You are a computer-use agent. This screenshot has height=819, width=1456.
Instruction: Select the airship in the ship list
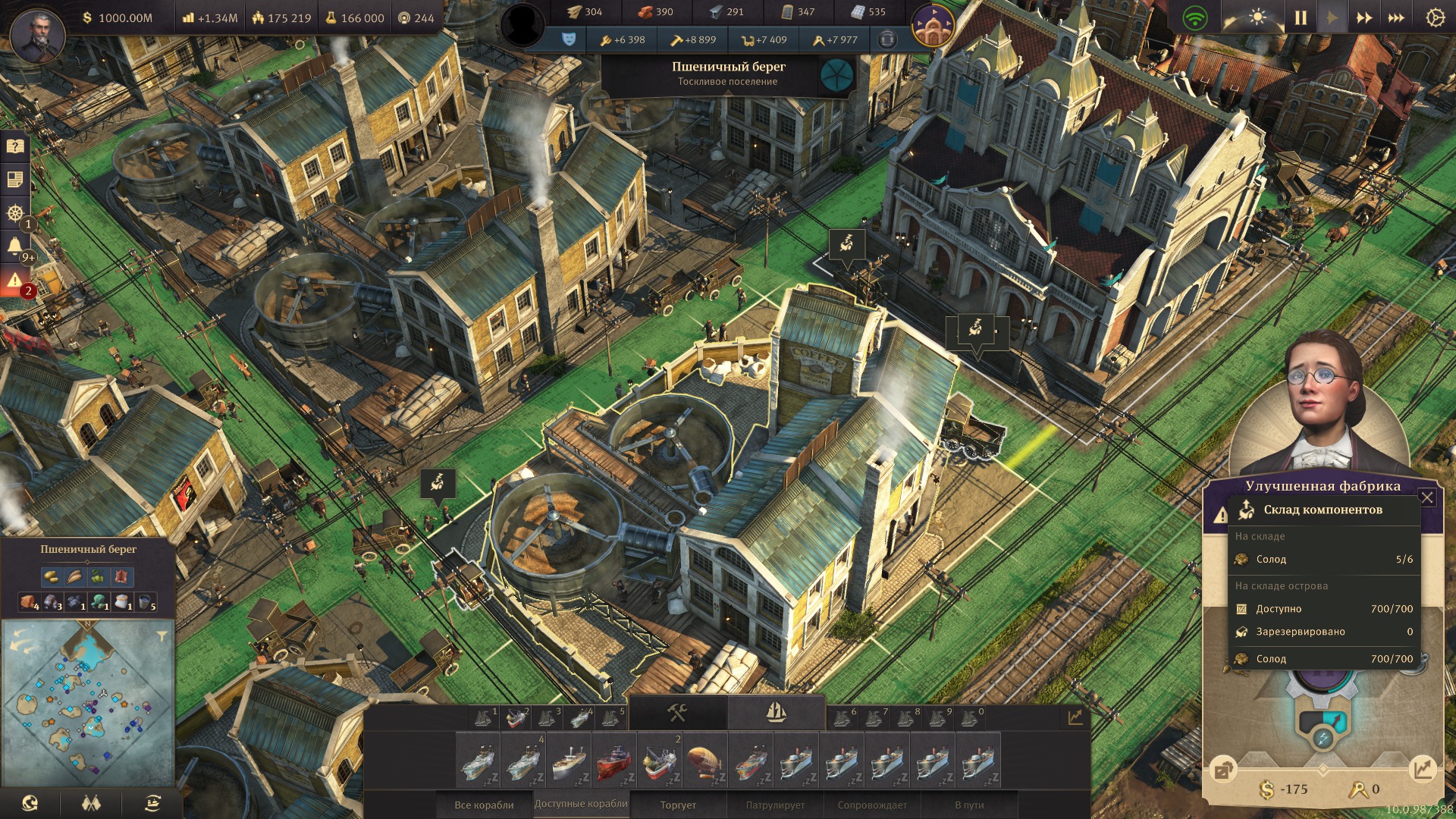point(705,761)
